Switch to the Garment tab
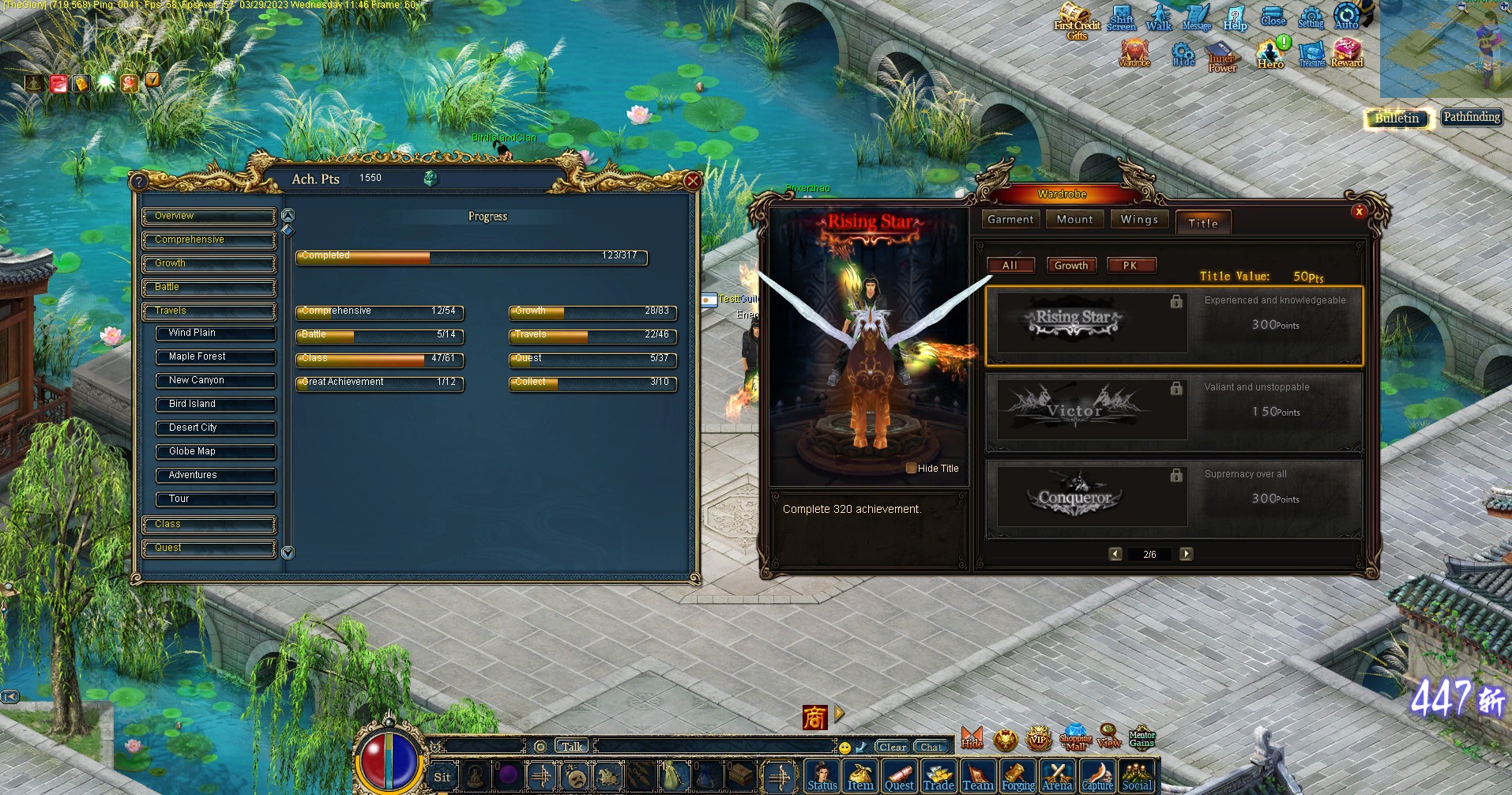 pos(1010,220)
